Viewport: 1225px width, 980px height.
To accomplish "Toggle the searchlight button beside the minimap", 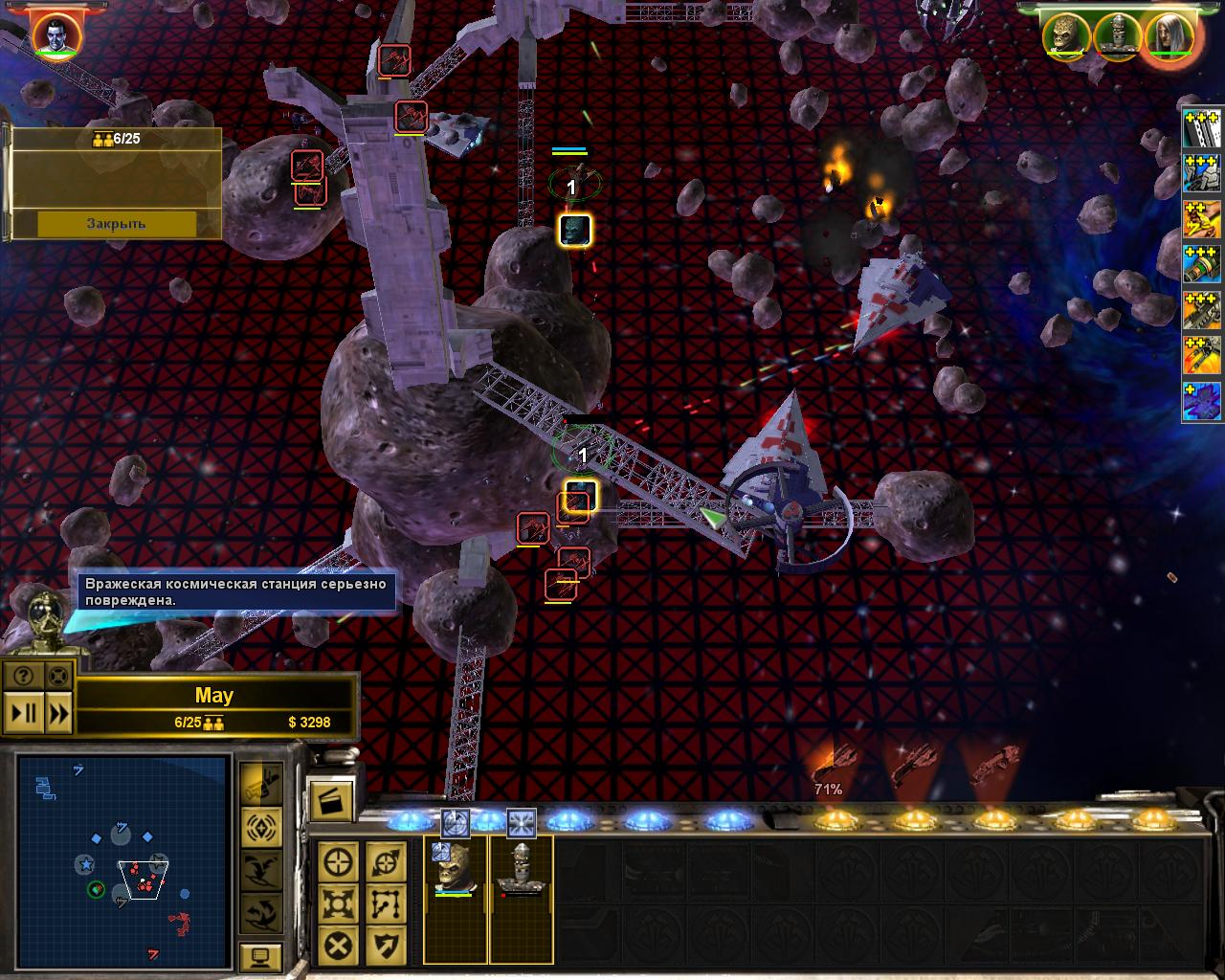I will click(x=260, y=784).
